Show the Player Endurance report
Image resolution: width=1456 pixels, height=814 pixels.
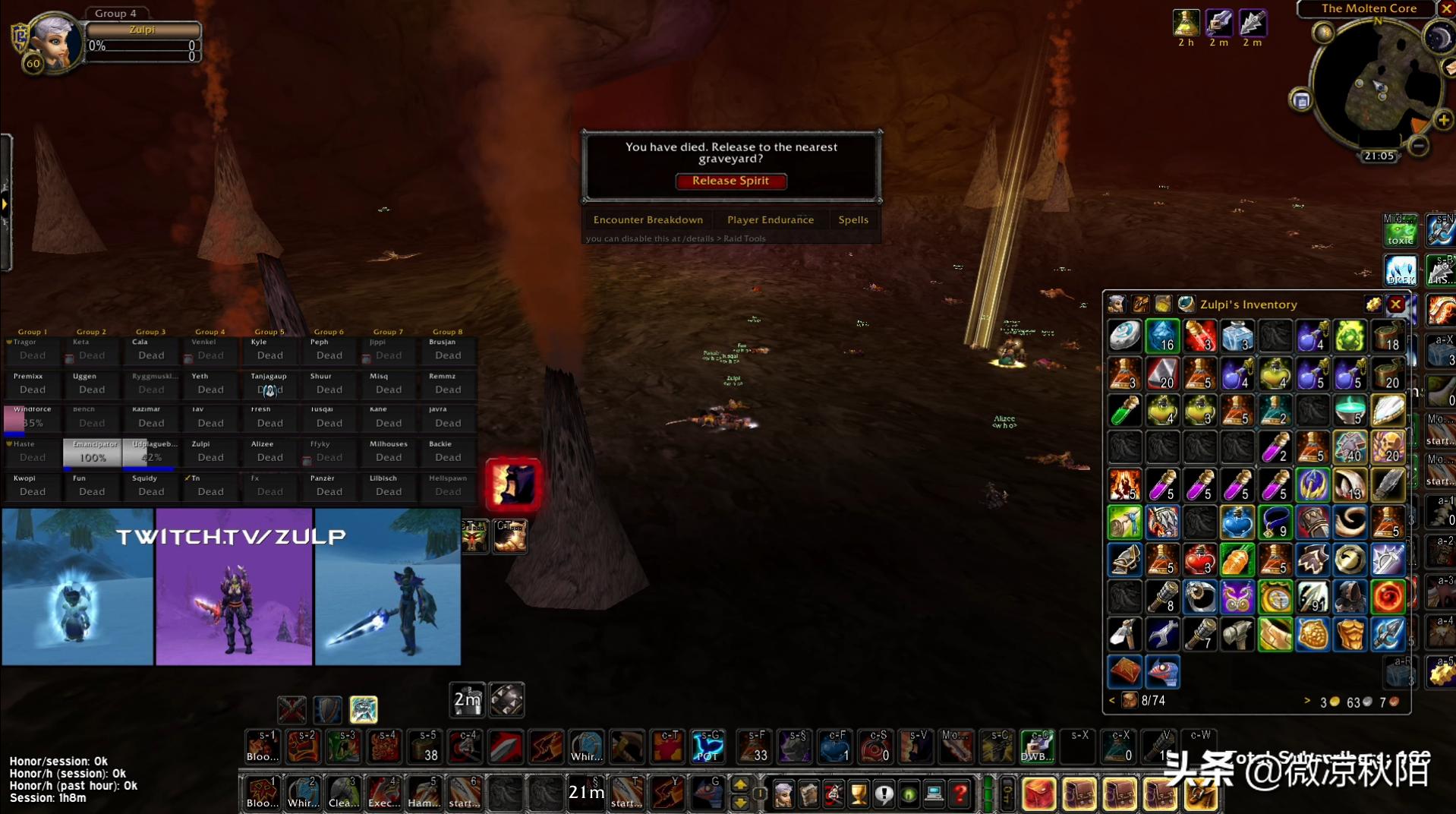pos(770,219)
